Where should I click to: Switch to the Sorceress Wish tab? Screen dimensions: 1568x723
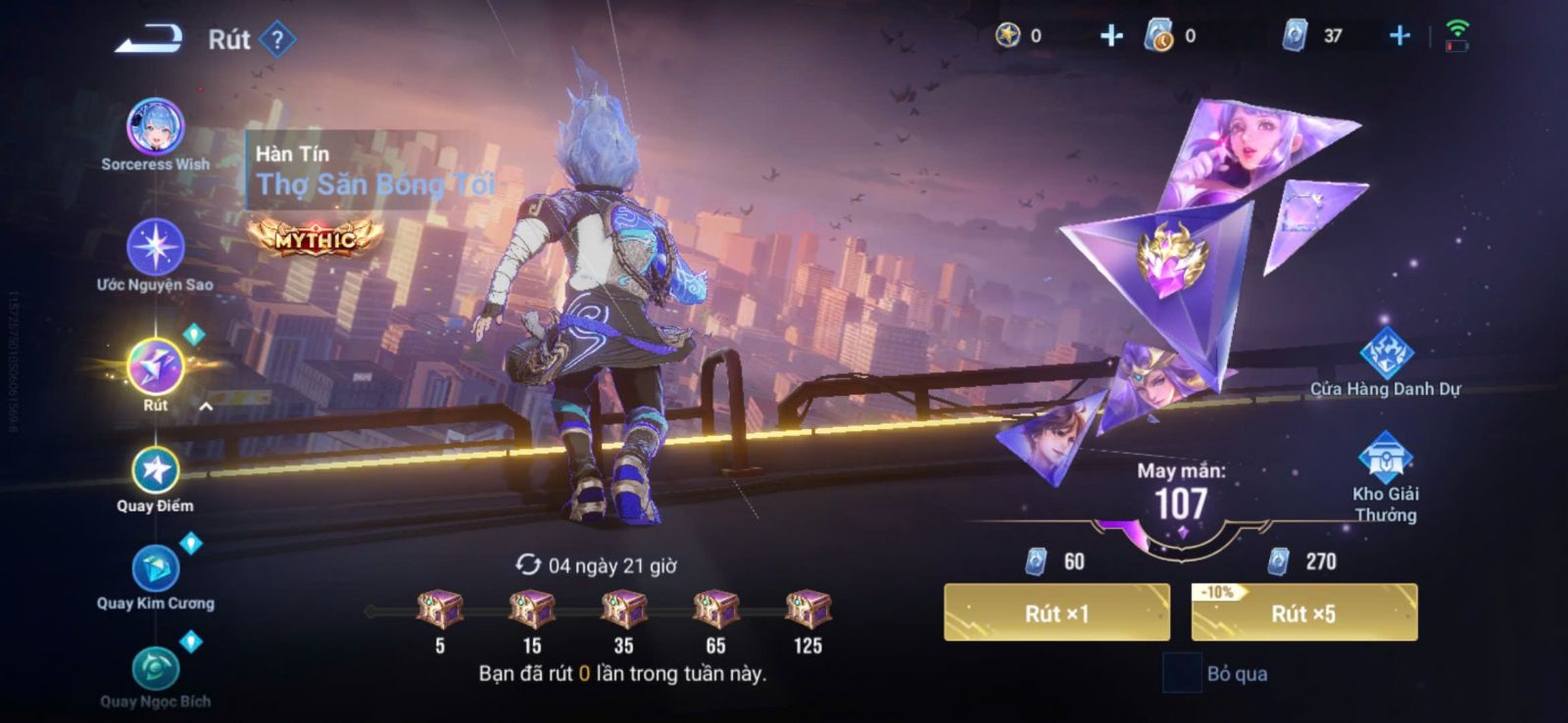(x=155, y=127)
